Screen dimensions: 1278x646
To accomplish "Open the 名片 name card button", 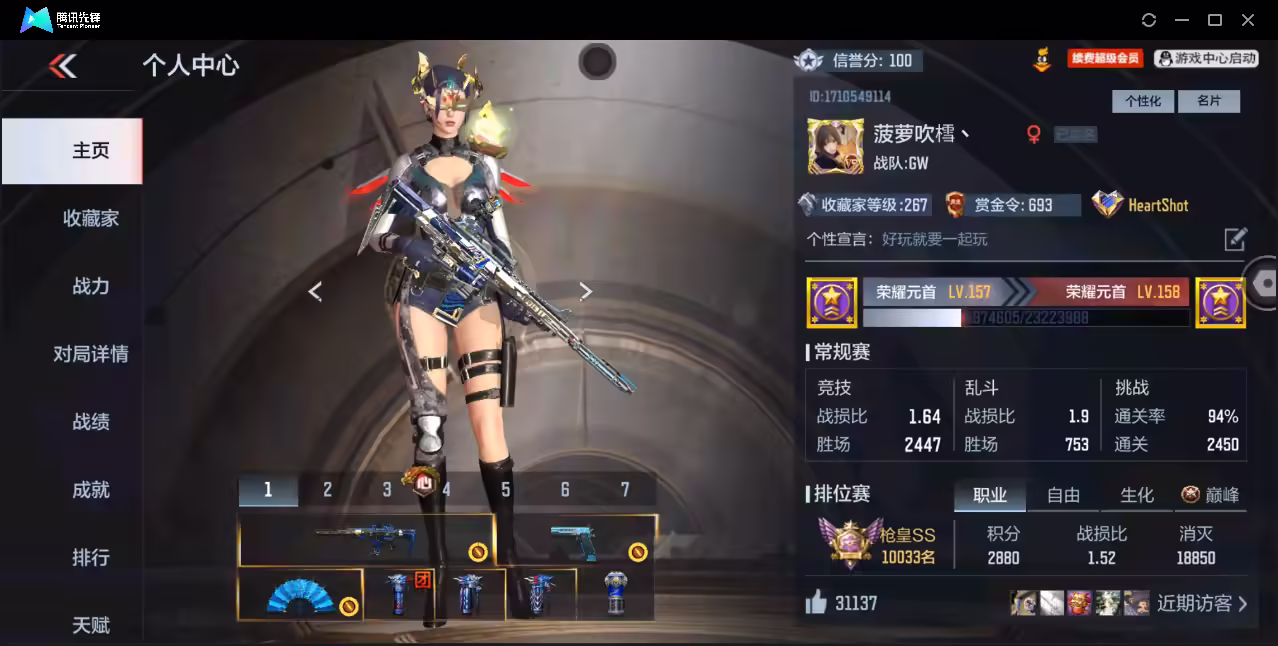I will coord(1208,101).
